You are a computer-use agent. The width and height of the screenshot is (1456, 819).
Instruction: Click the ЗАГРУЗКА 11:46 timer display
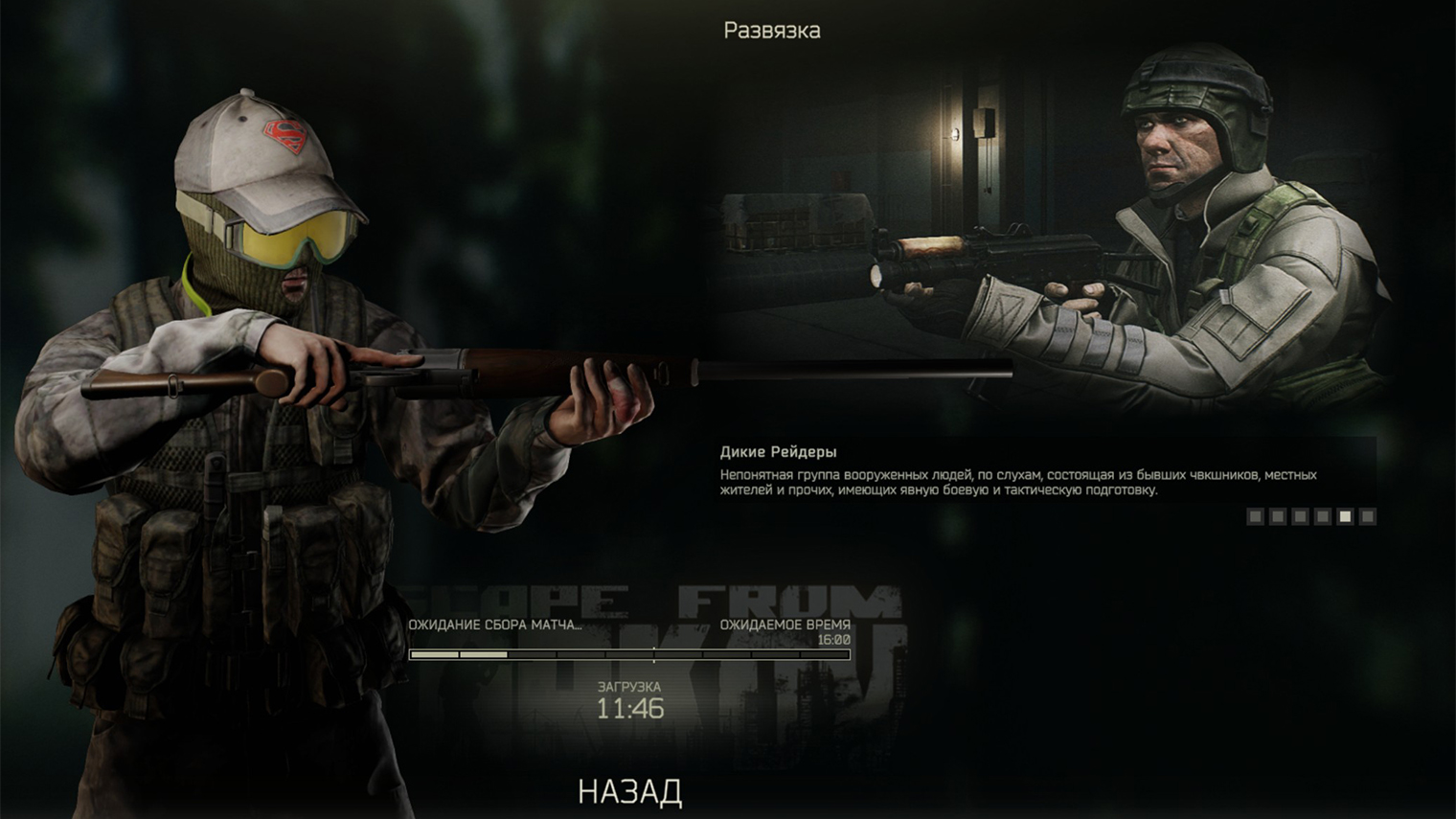click(x=628, y=699)
